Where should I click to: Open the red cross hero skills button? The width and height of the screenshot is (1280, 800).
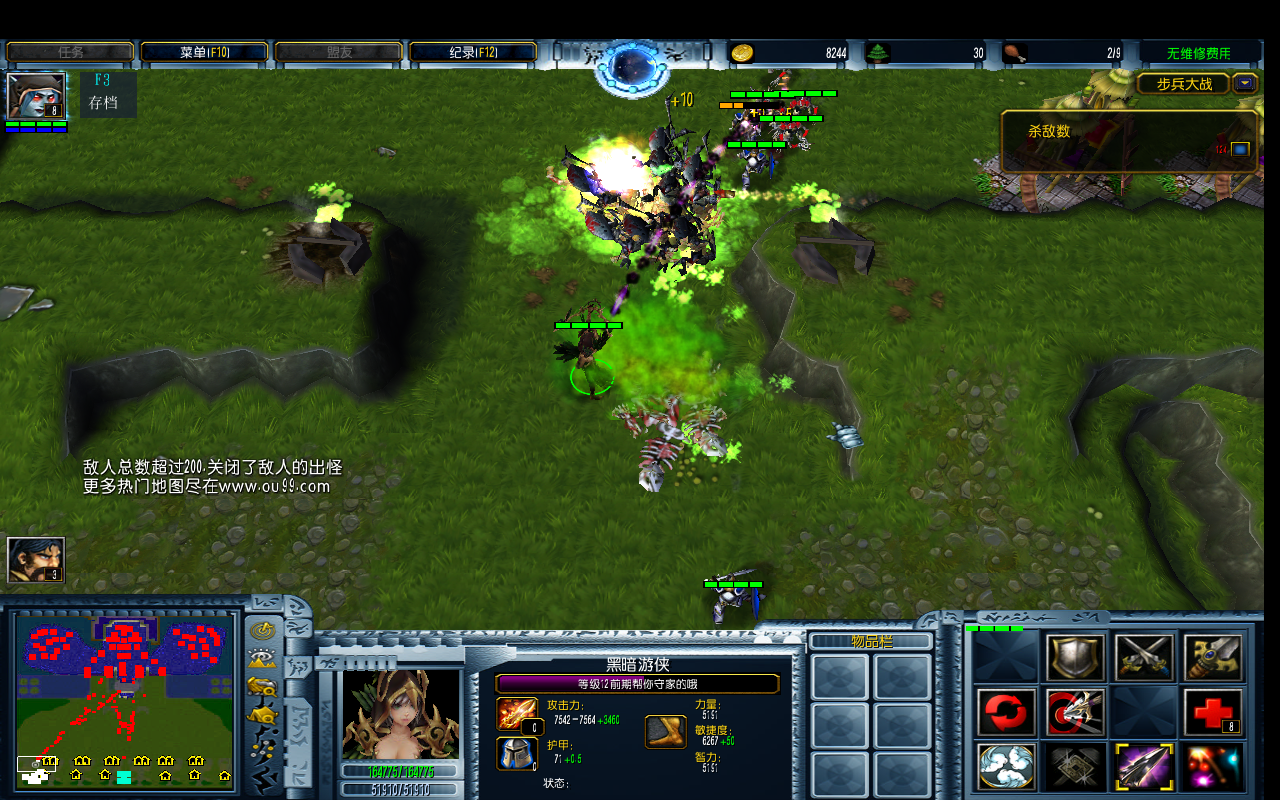click(x=1213, y=712)
